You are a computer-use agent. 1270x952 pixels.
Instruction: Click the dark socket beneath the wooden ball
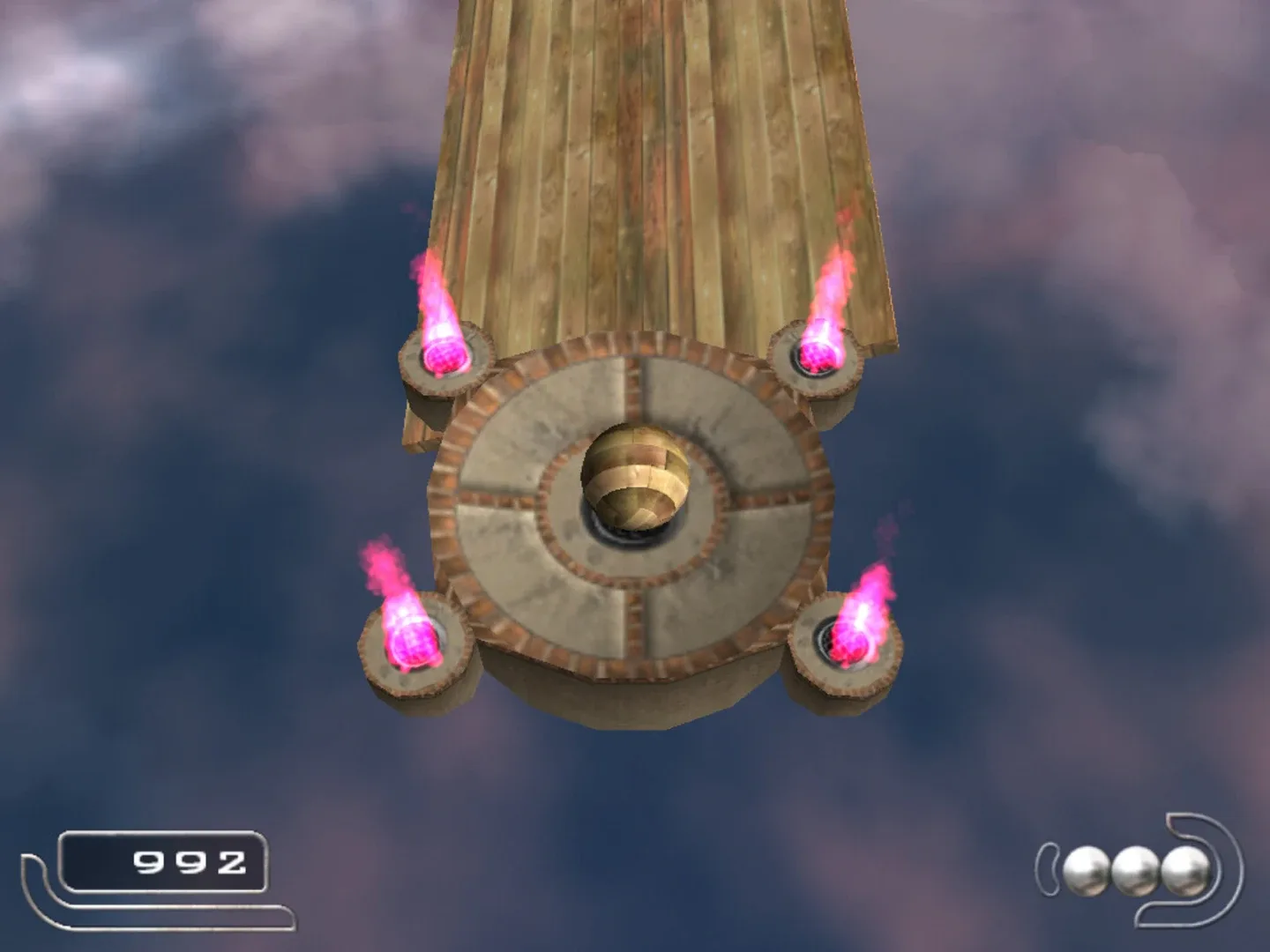pos(633,531)
